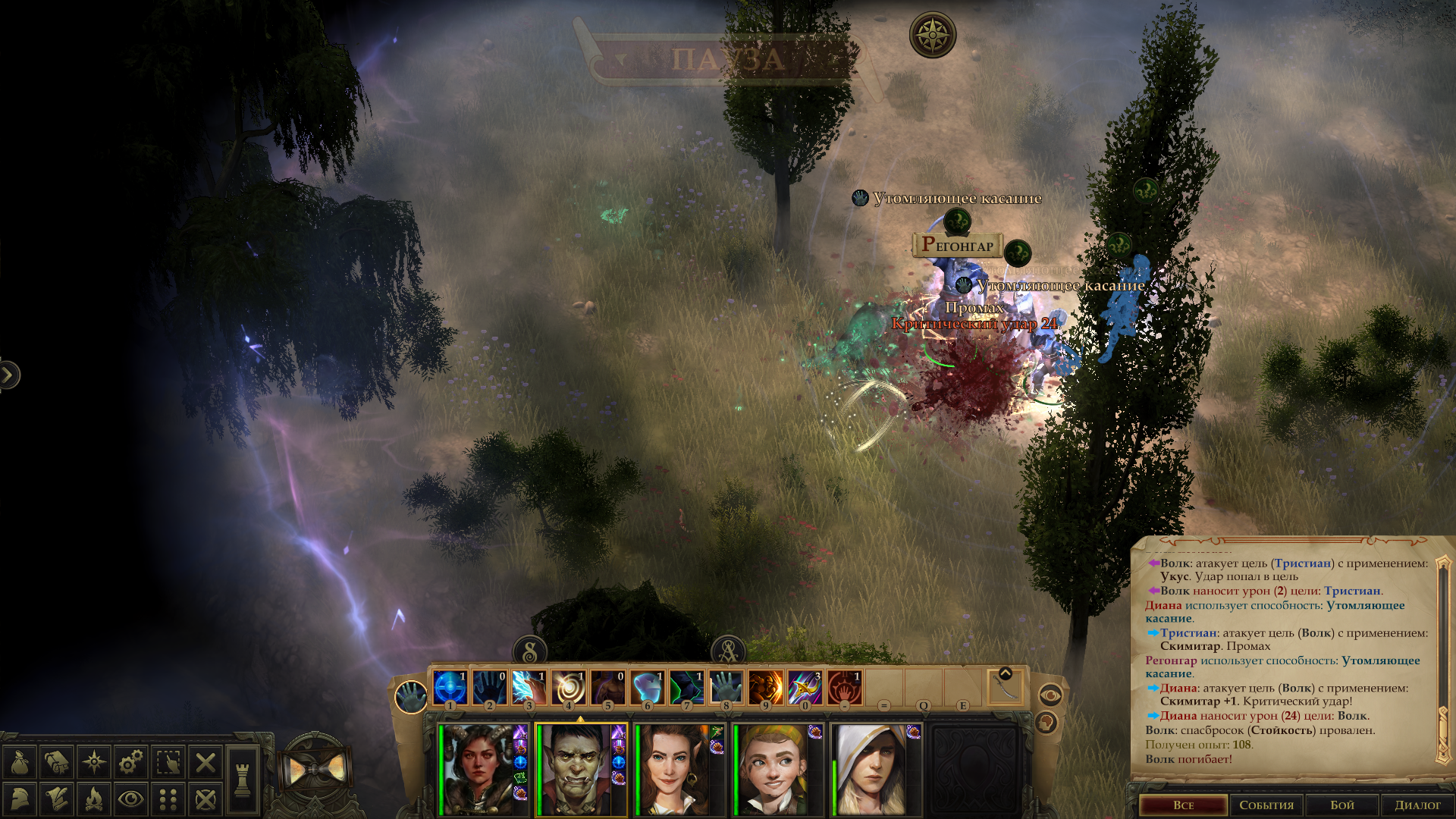The image size is (1456, 819).
Task: Expand the scimitar weapon set slot
Action: pos(1006,673)
